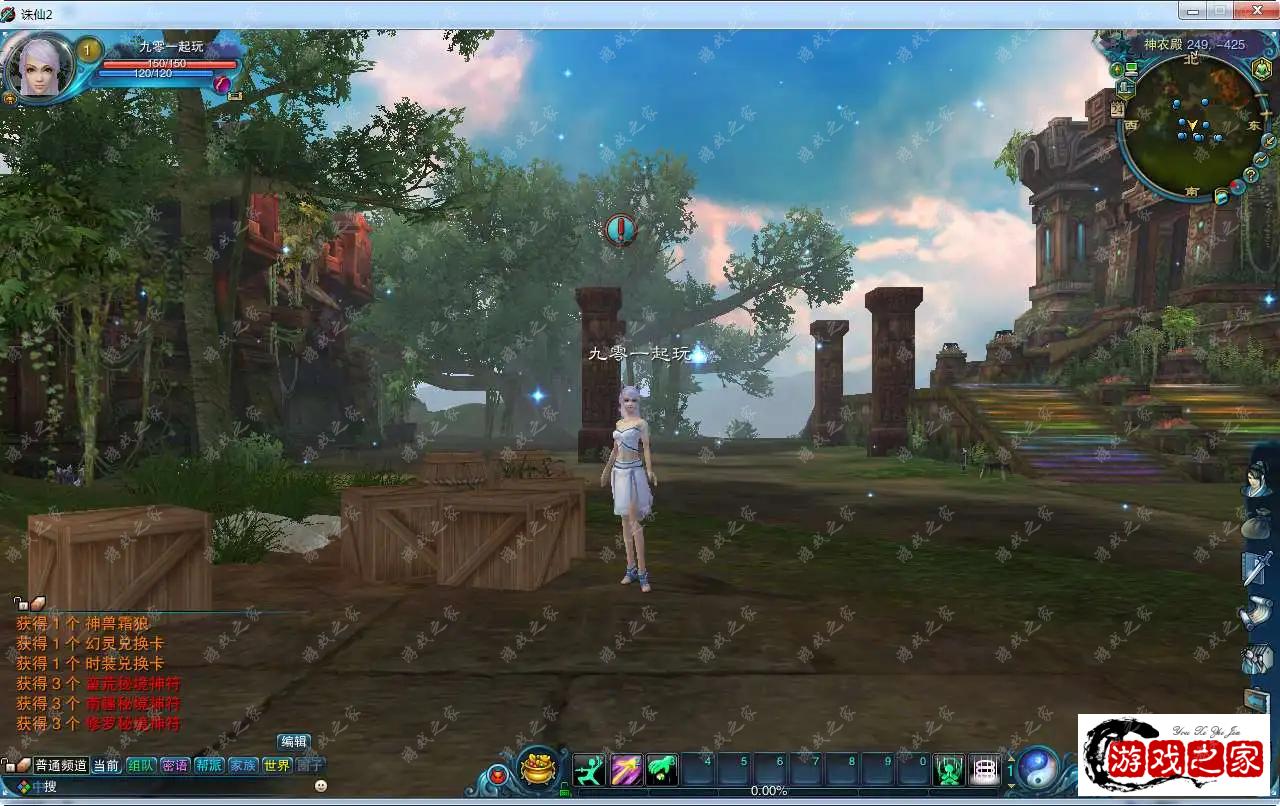Close the game window
1280x806 pixels.
[x=1250, y=11]
